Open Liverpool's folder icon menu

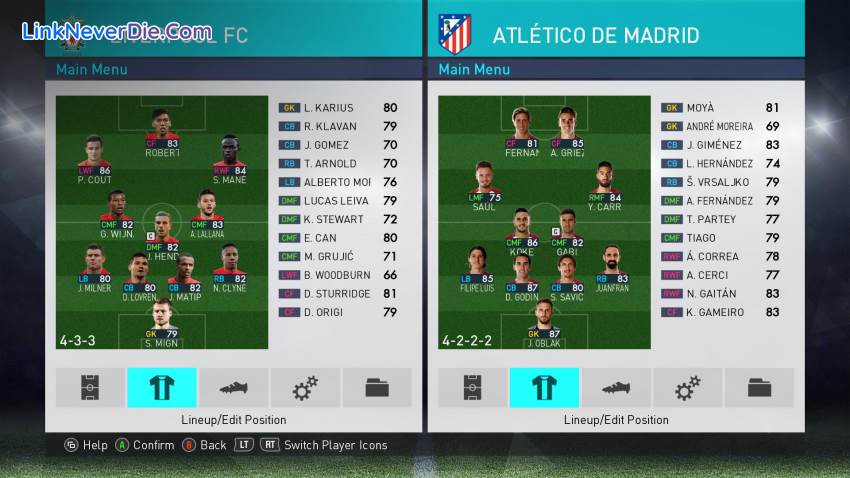click(377, 388)
